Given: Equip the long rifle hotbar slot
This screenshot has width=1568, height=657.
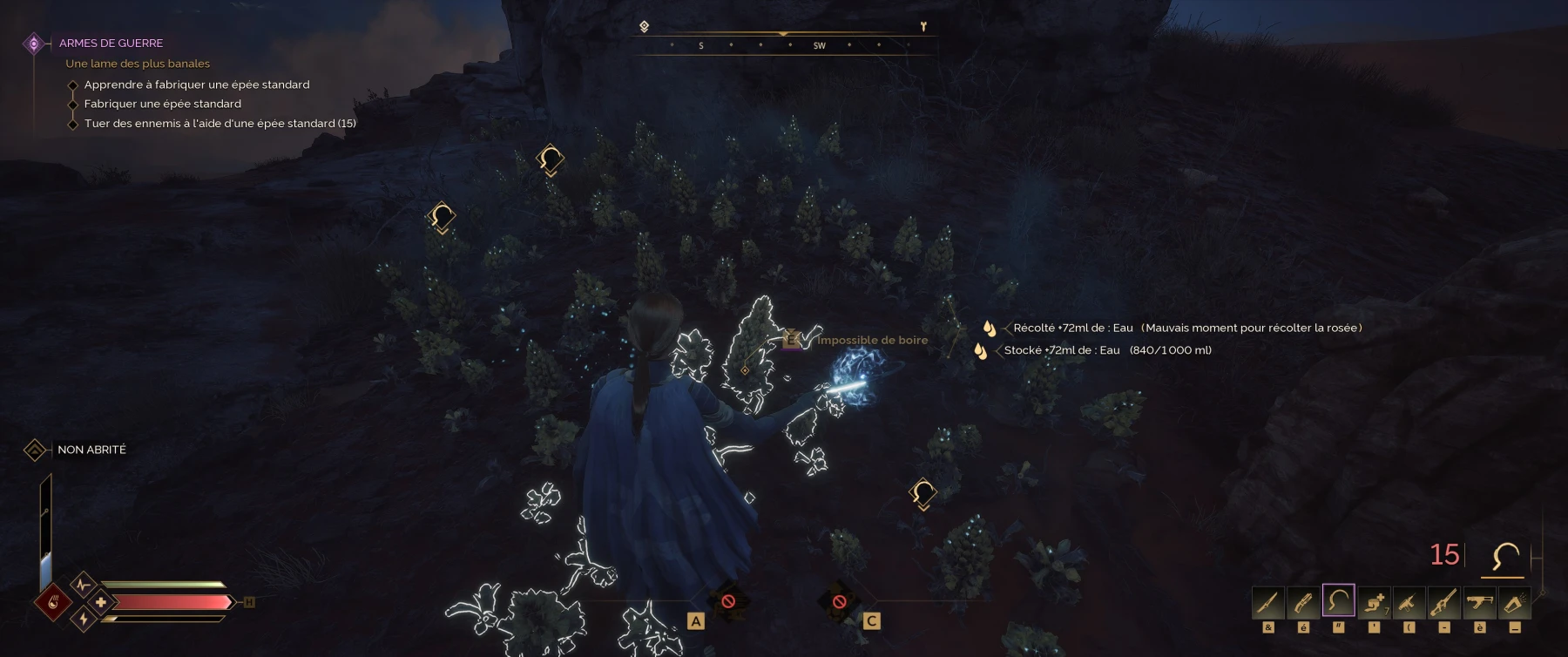Looking at the screenshot, I should click(x=1443, y=601).
